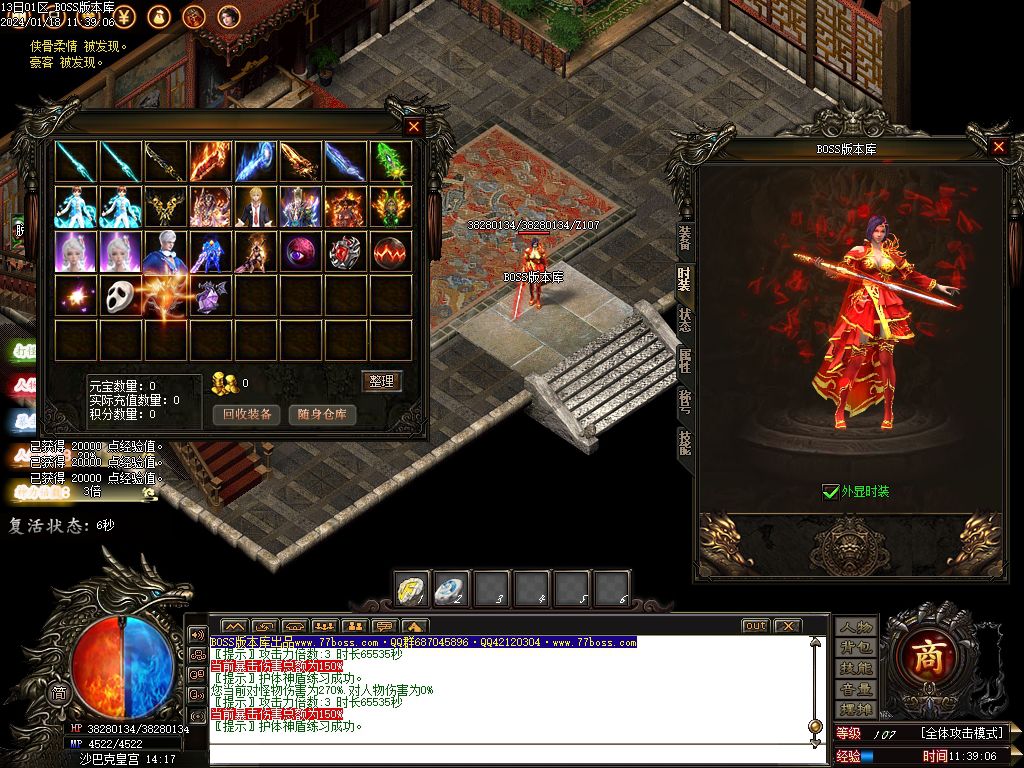Screen dimensions: 1024x768
Task: Show the 技能 skills tab in character panel
Action: pos(684,442)
